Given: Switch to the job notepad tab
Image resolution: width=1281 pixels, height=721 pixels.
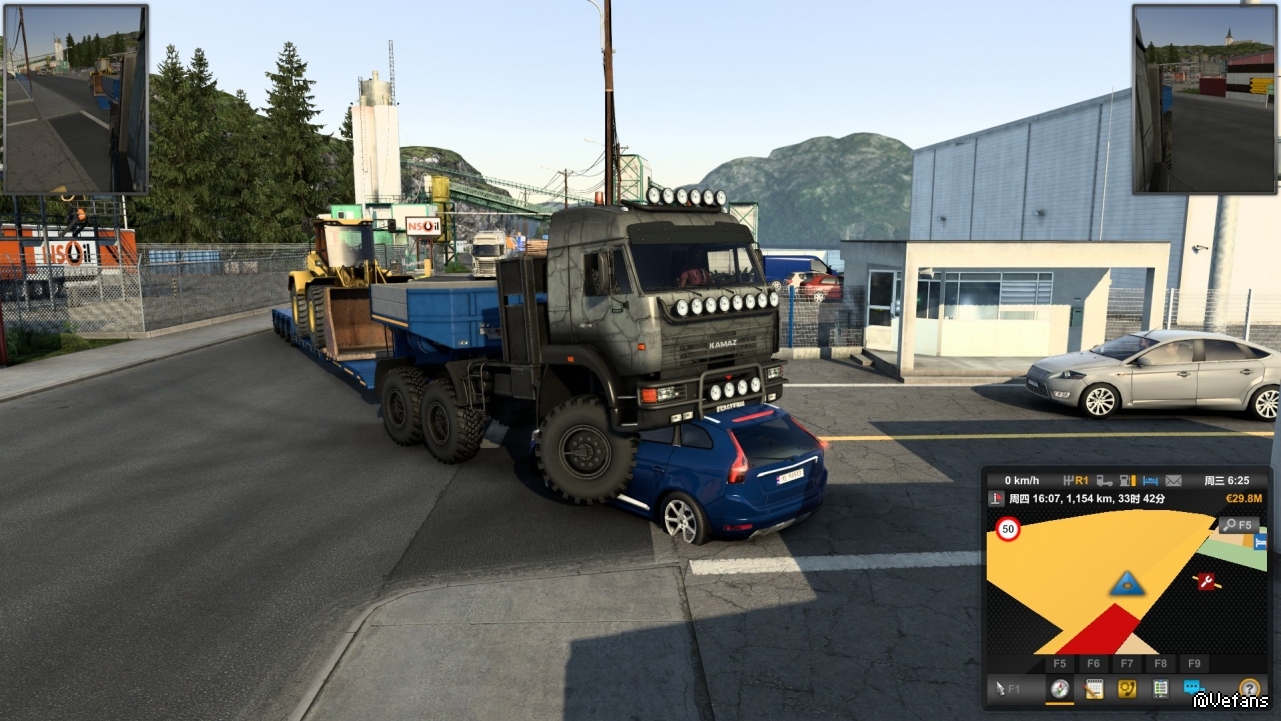Looking at the screenshot, I should point(1093,688).
